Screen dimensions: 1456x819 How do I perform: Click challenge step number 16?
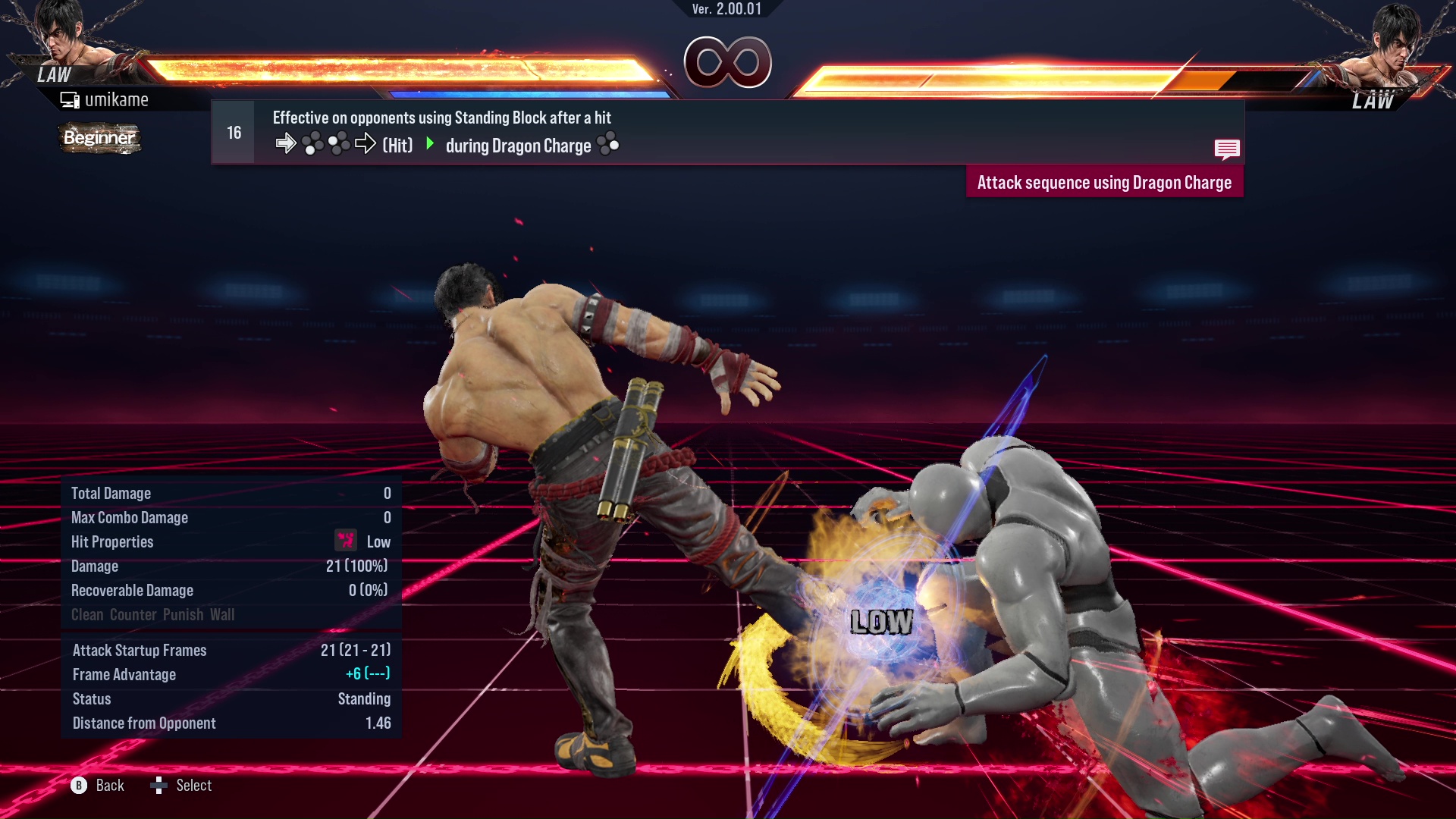click(232, 131)
